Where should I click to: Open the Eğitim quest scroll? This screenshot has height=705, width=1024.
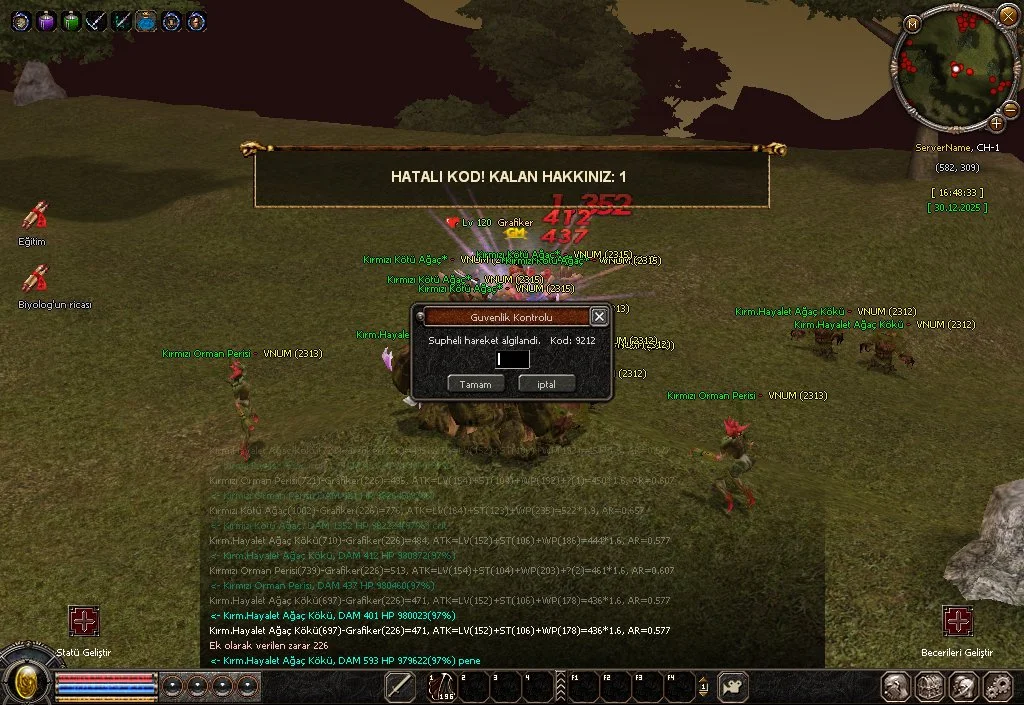coord(33,216)
